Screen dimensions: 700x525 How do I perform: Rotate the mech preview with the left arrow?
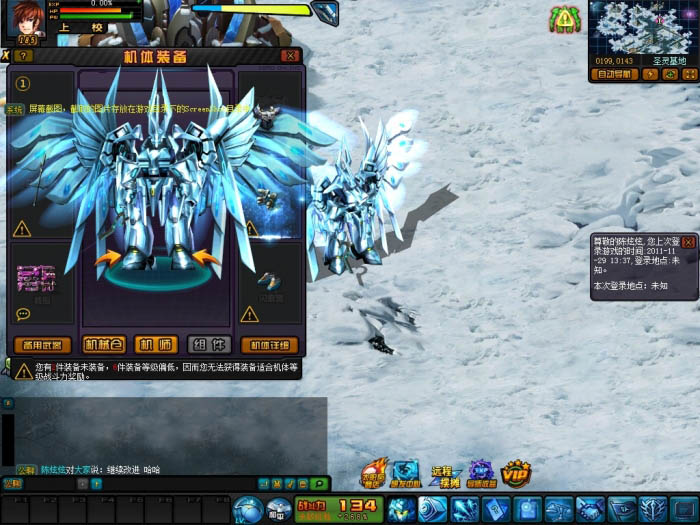click(x=108, y=260)
